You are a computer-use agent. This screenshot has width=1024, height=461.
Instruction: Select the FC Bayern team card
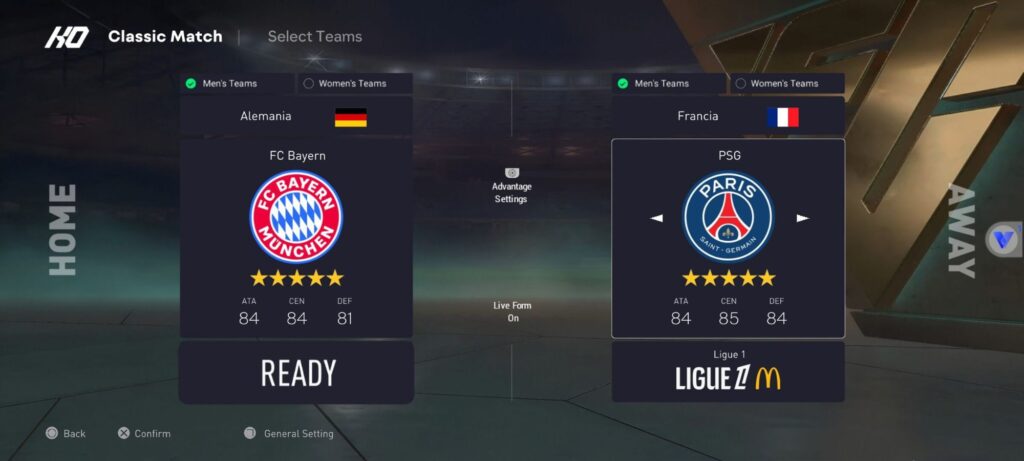pyautogui.click(x=296, y=238)
